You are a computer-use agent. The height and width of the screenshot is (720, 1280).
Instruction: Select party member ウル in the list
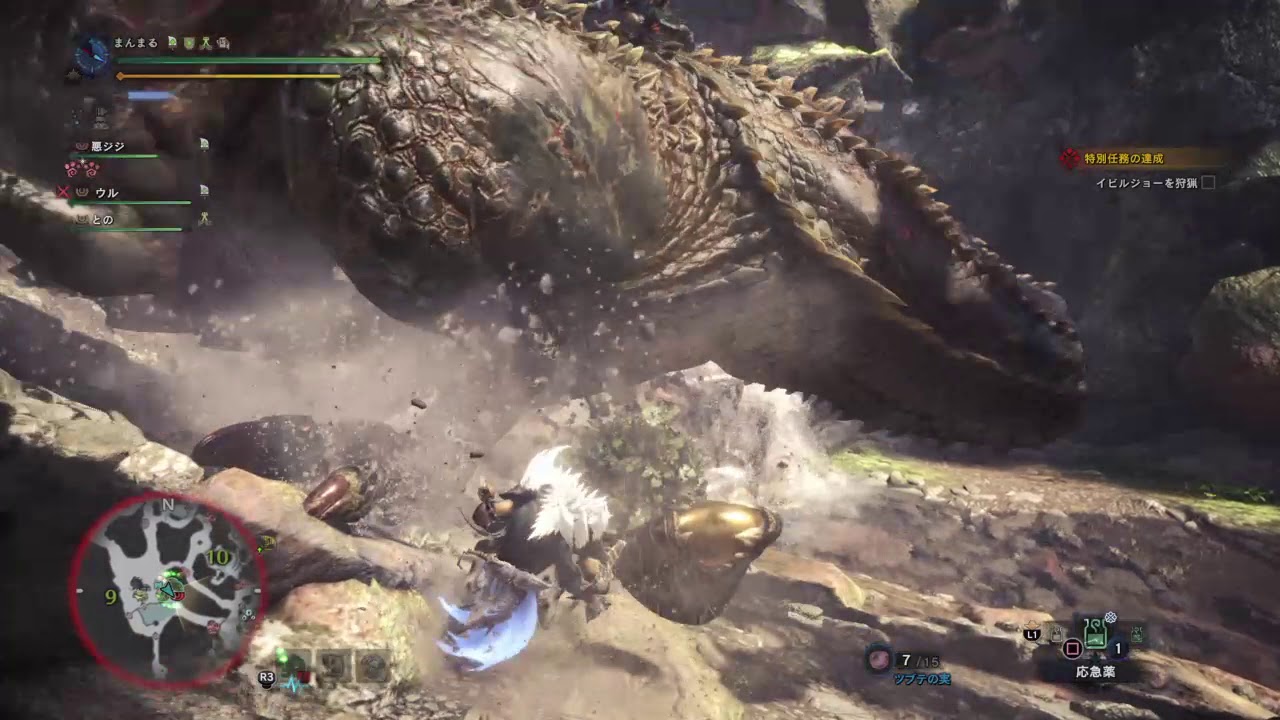click(x=106, y=192)
